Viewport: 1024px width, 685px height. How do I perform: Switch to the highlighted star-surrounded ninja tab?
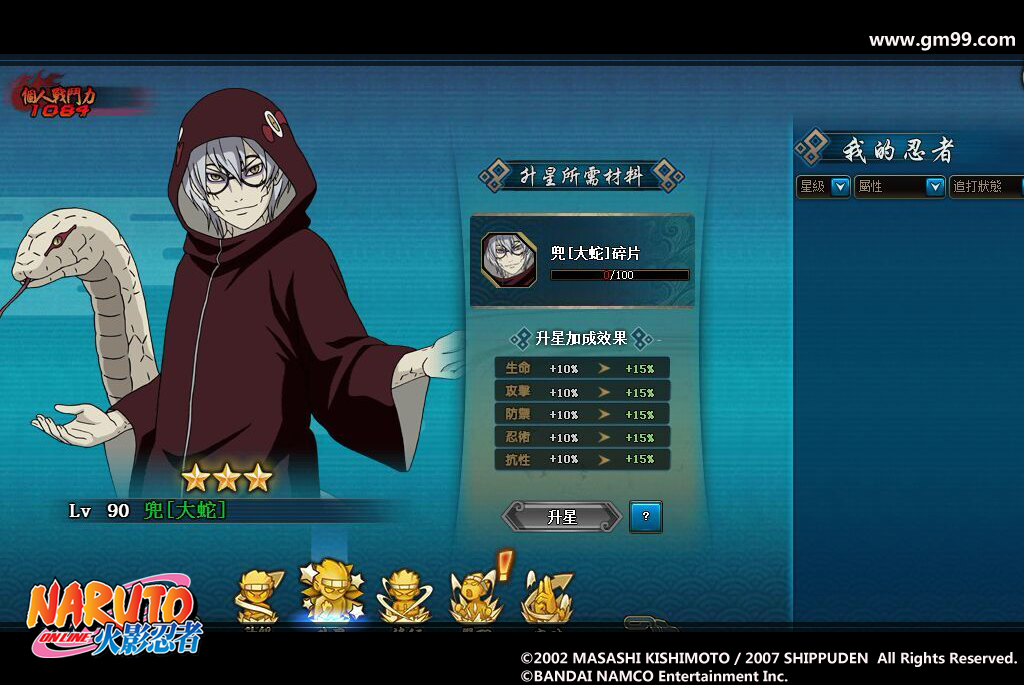point(332,592)
